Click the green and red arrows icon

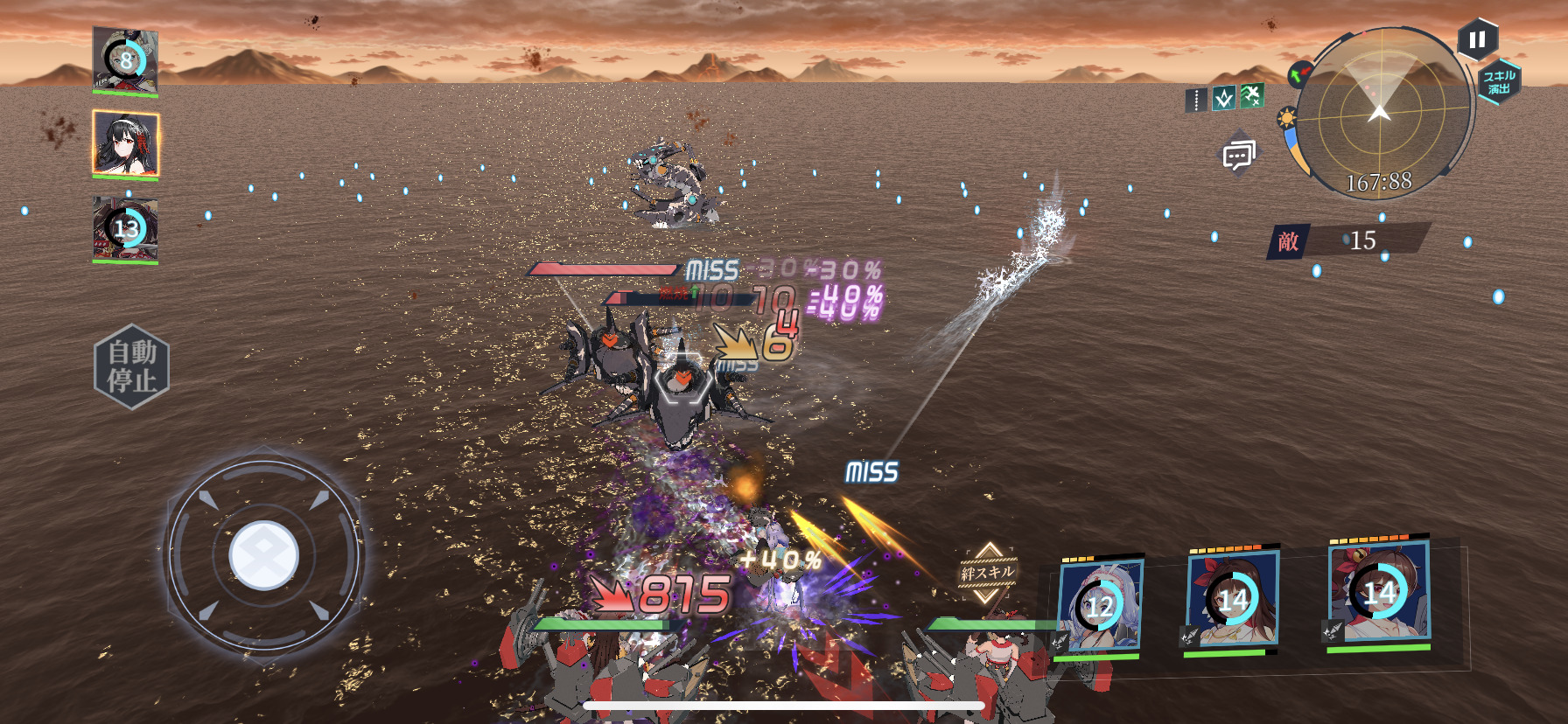coord(1299,73)
